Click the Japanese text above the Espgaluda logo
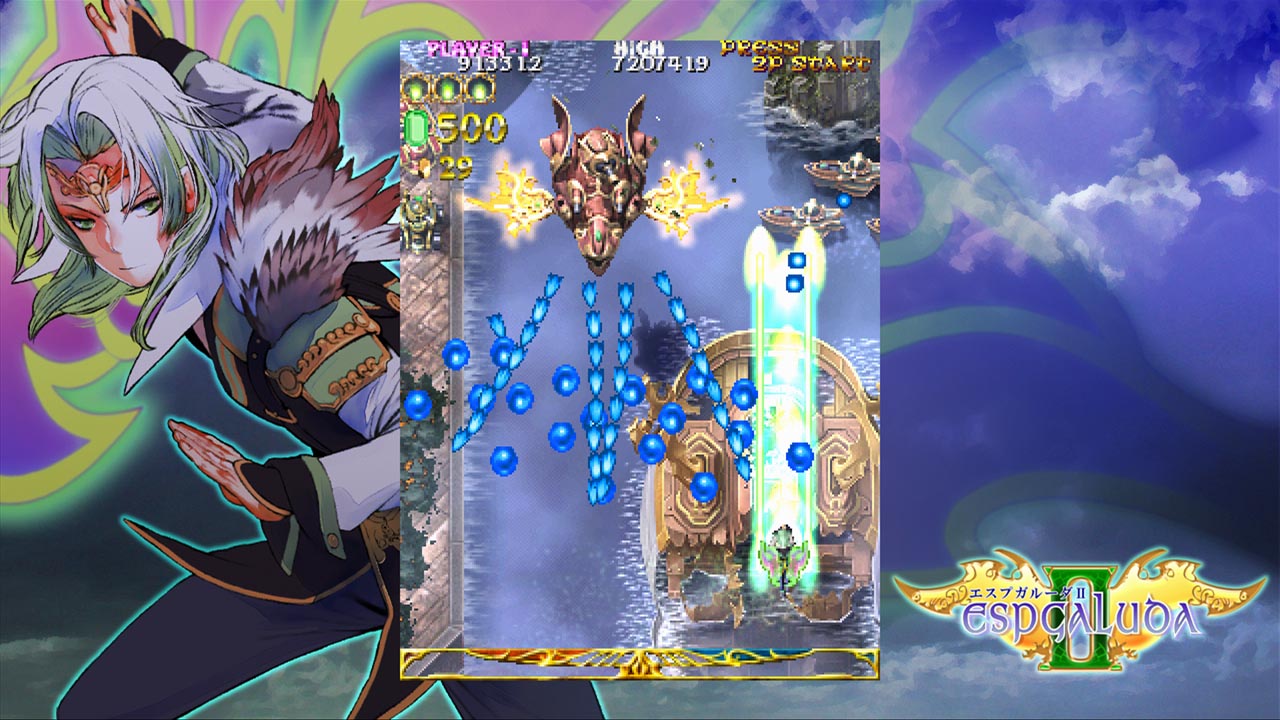The image size is (1280, 720). coord(1028,592)
